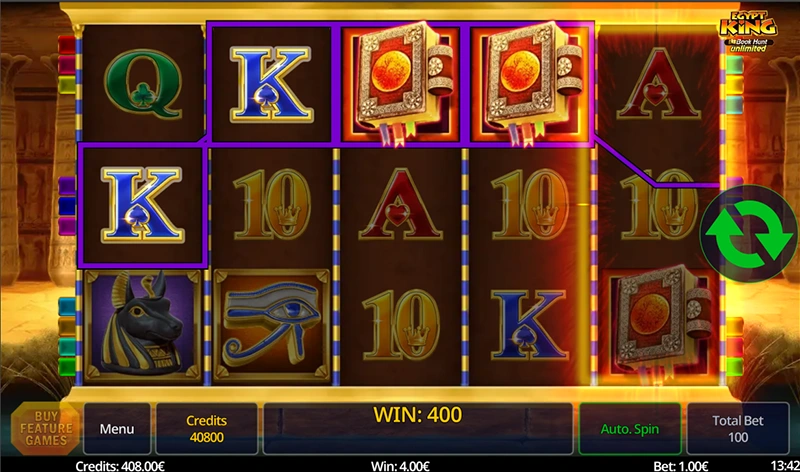Image resolution: width=800 pixels, height=472 pixels.
Task: Change the Total Bet amount
Action: [x=738, y=429]
